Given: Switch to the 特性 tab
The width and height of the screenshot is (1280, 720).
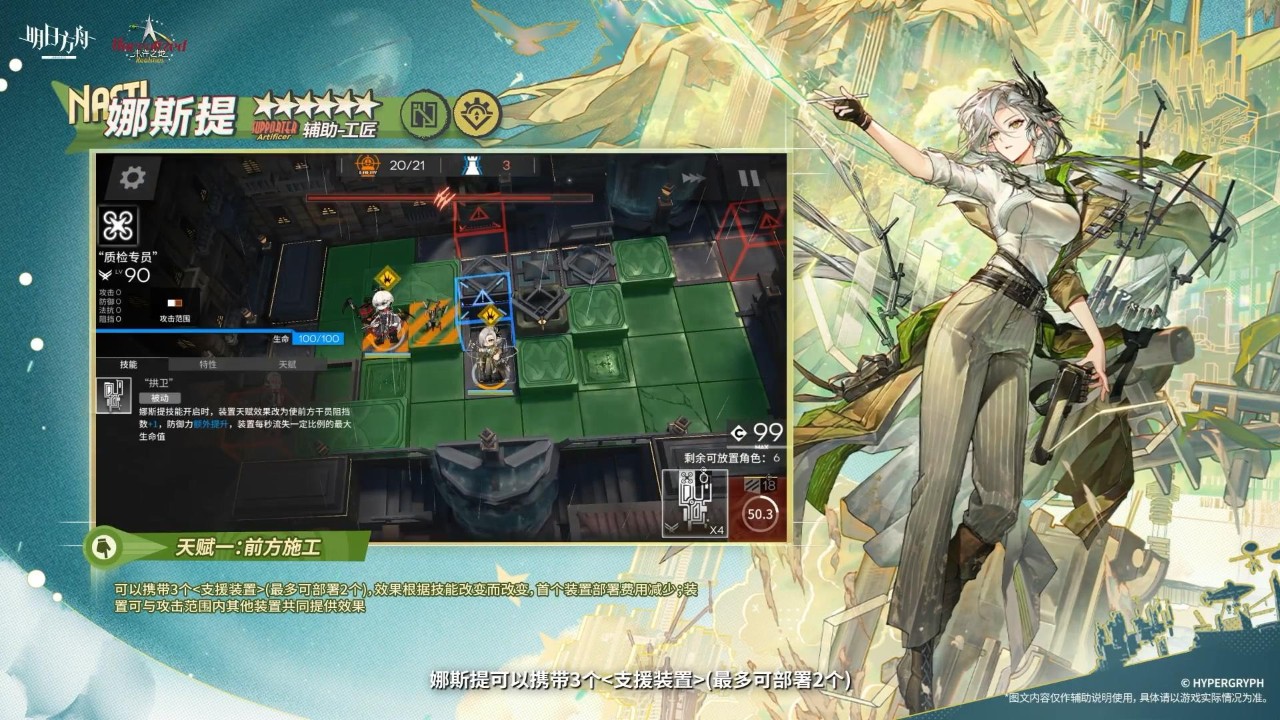Looking at the screenshot, I should pyautogui.click(x=207, y=364).
